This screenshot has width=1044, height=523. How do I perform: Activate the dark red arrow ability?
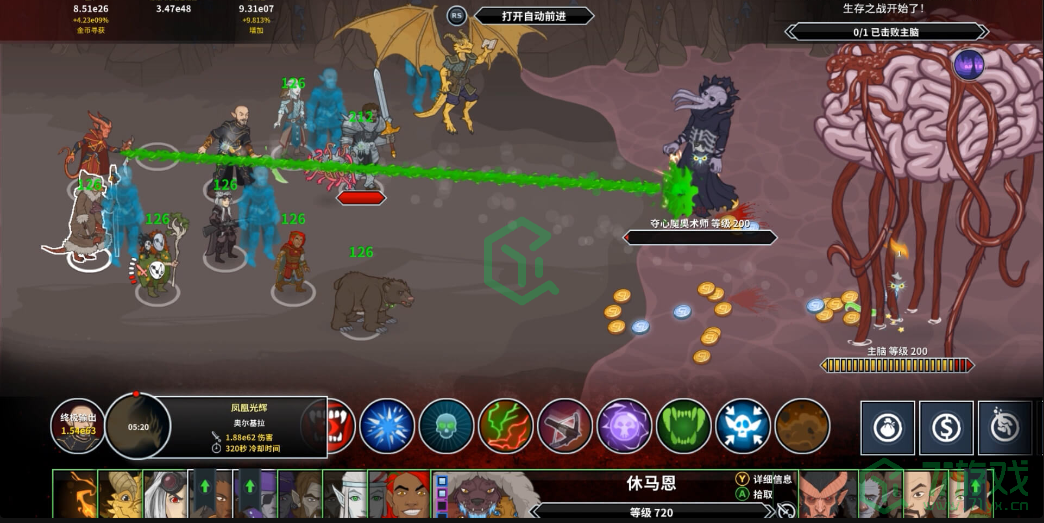(x=565, y=425)
